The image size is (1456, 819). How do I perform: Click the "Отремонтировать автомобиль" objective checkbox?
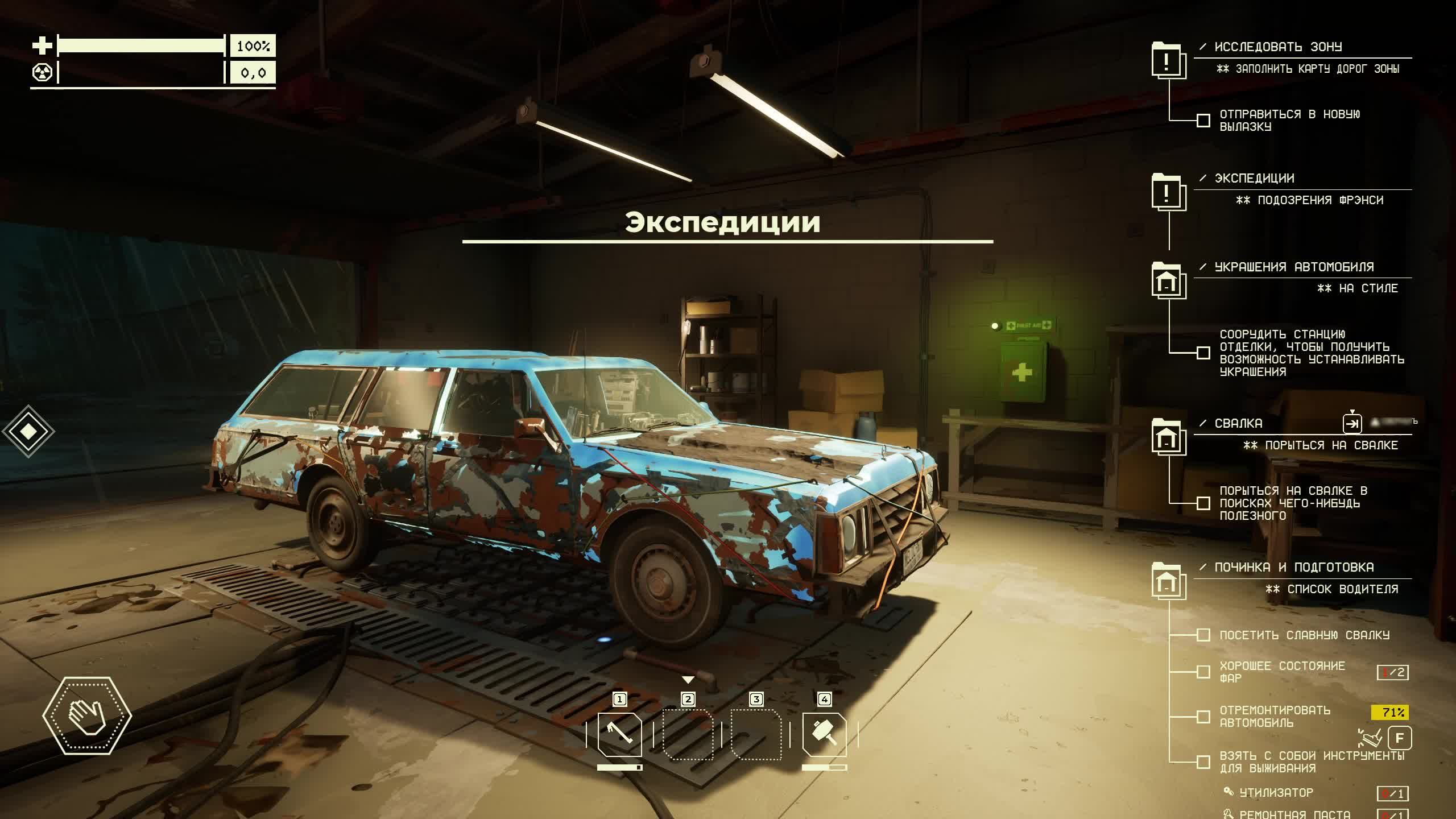(x=1203, y=717)
